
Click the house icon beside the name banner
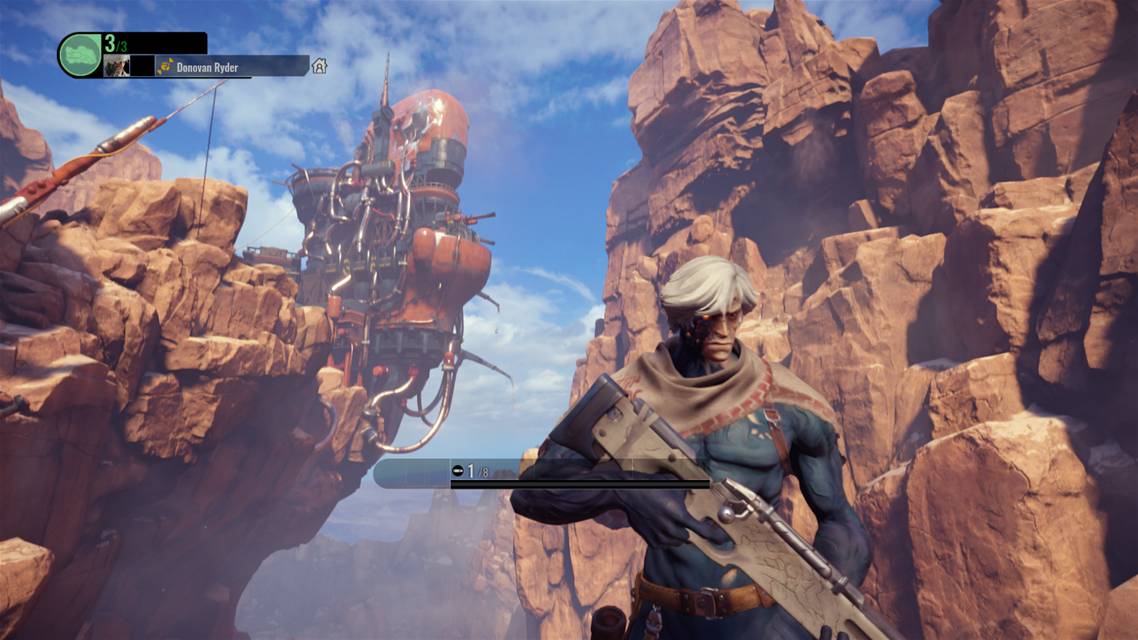pyautogui.click(x=319, y=66)
